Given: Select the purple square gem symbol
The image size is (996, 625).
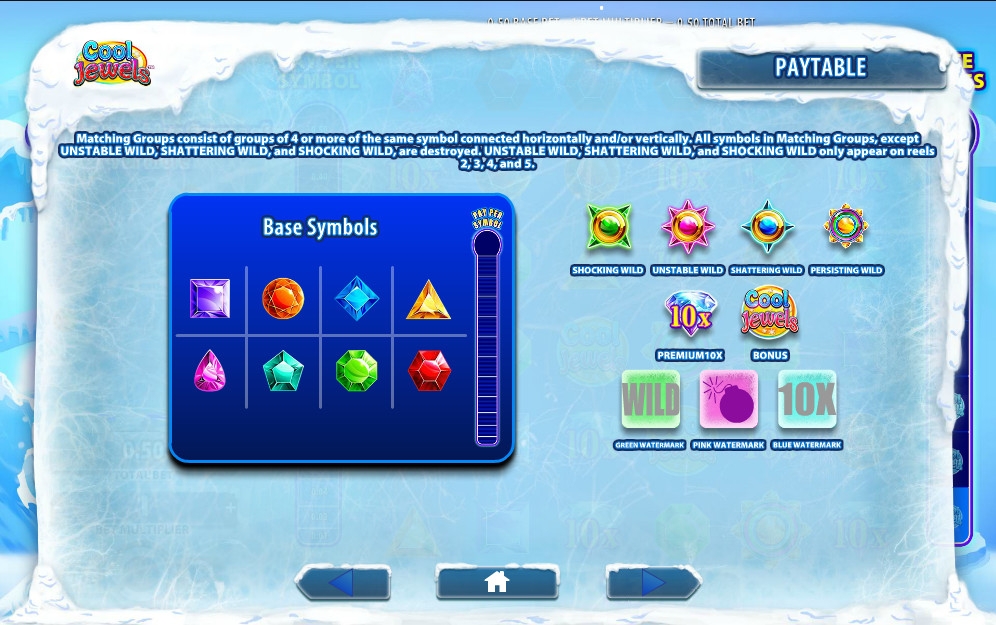Looking at the screenshot, I should [x=210, y=298].
